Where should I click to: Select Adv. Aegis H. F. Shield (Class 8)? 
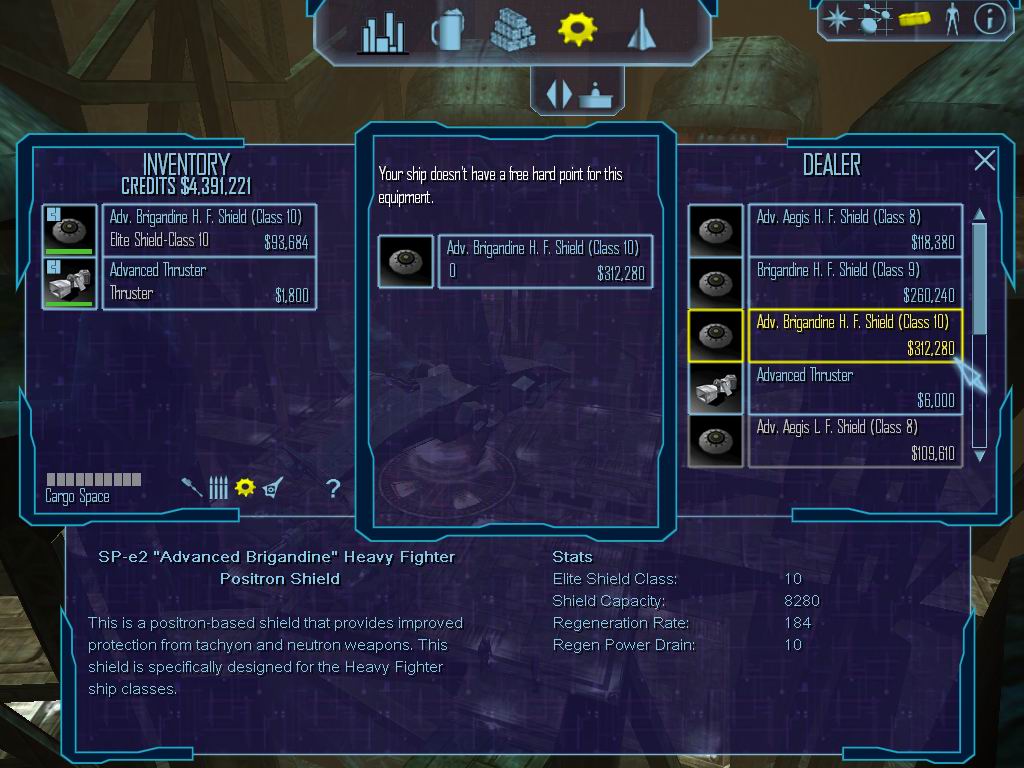click(x=854, y=230)
